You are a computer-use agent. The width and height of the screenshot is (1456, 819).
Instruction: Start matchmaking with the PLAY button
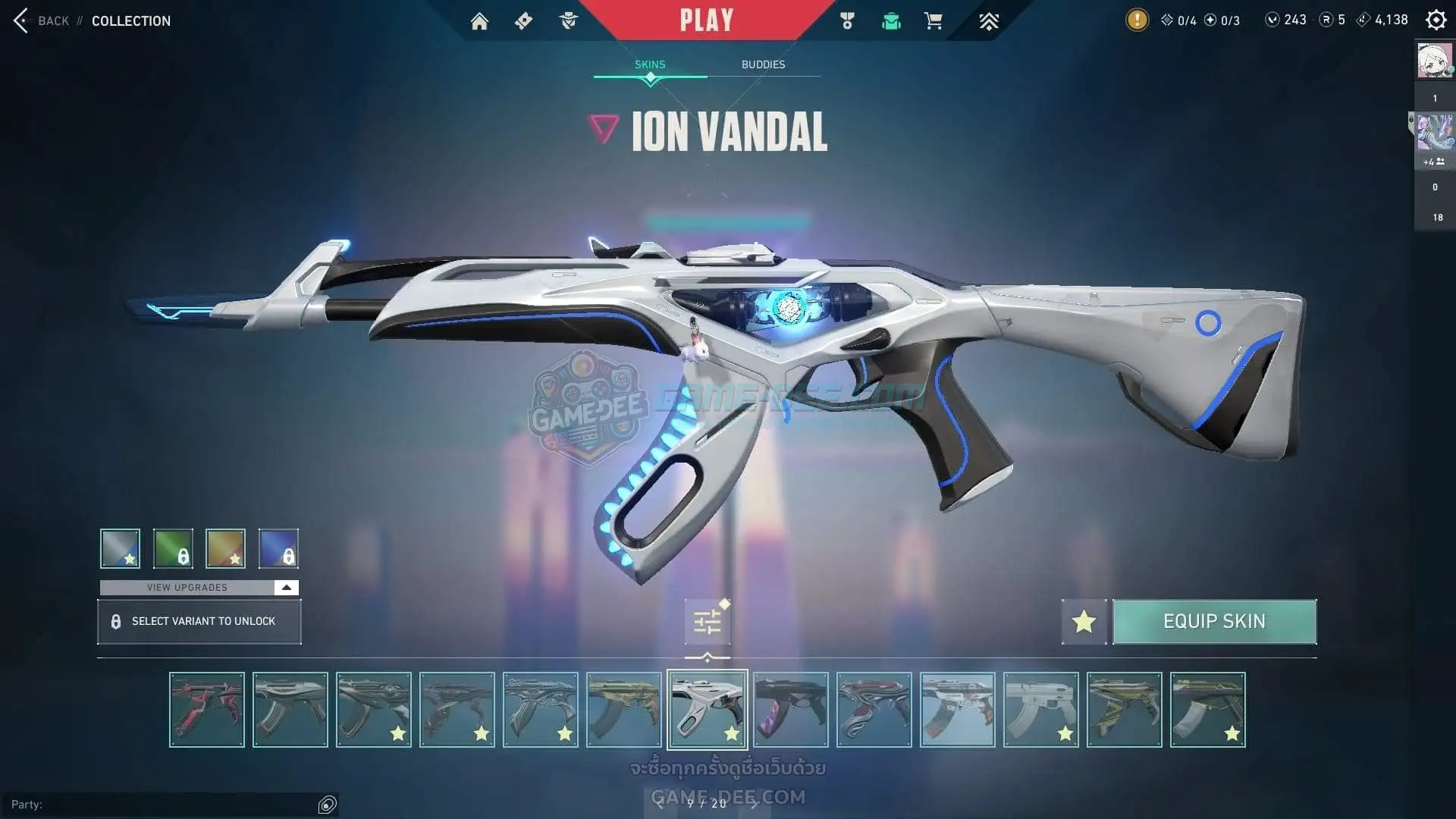pos(706,20)
